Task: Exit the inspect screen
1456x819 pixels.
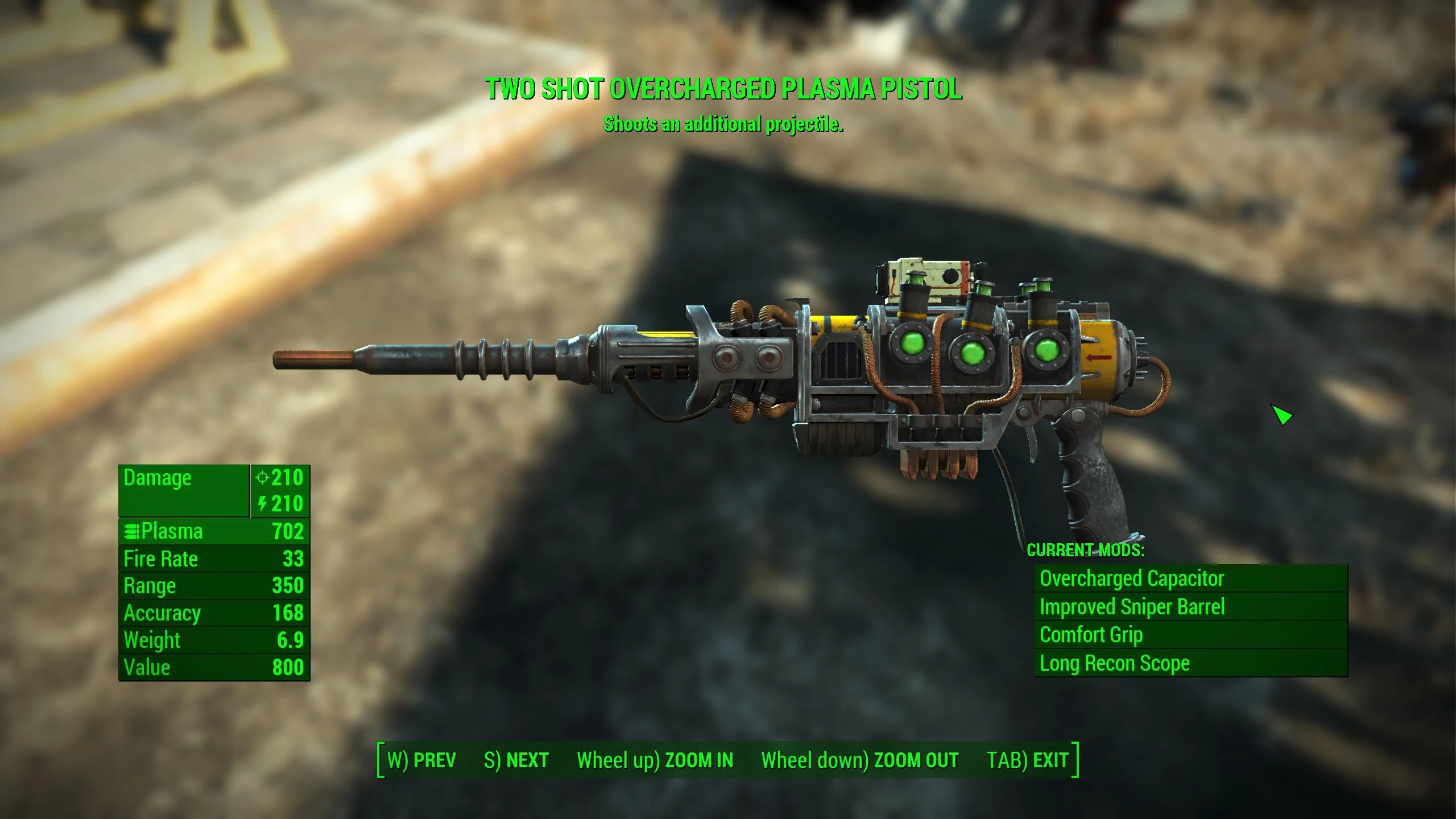Action: 1027,760
